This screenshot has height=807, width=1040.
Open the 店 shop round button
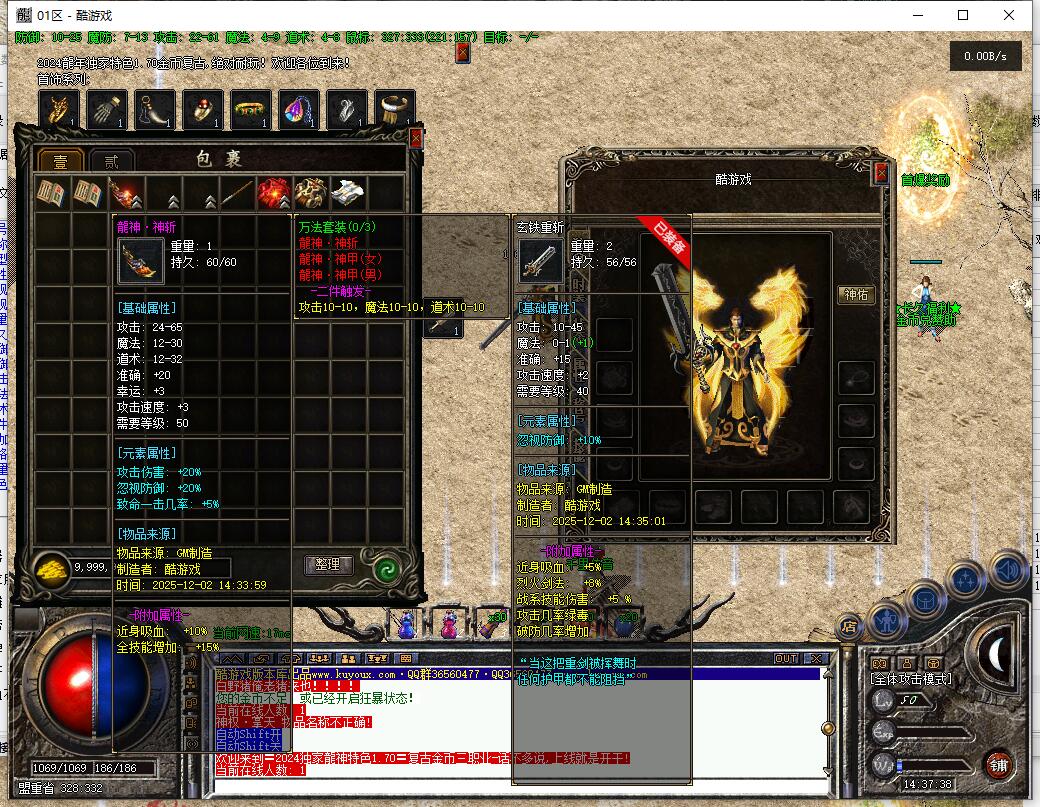point(850,628)
